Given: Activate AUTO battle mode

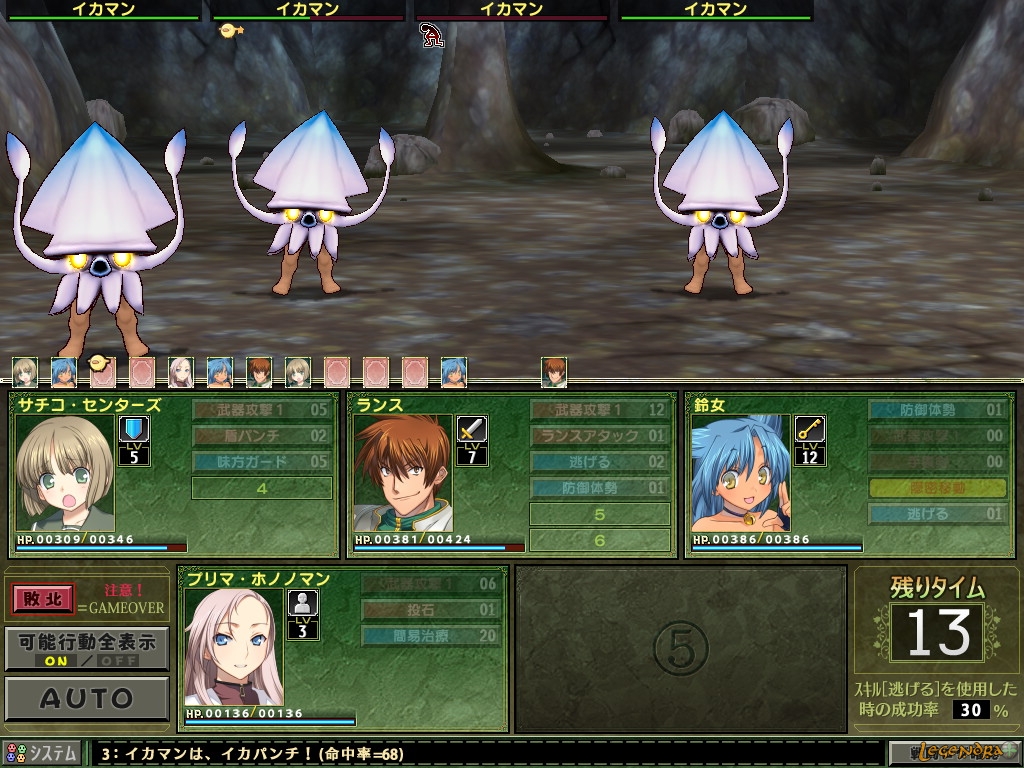Looking at the screenshot, I should coord(86,698).
